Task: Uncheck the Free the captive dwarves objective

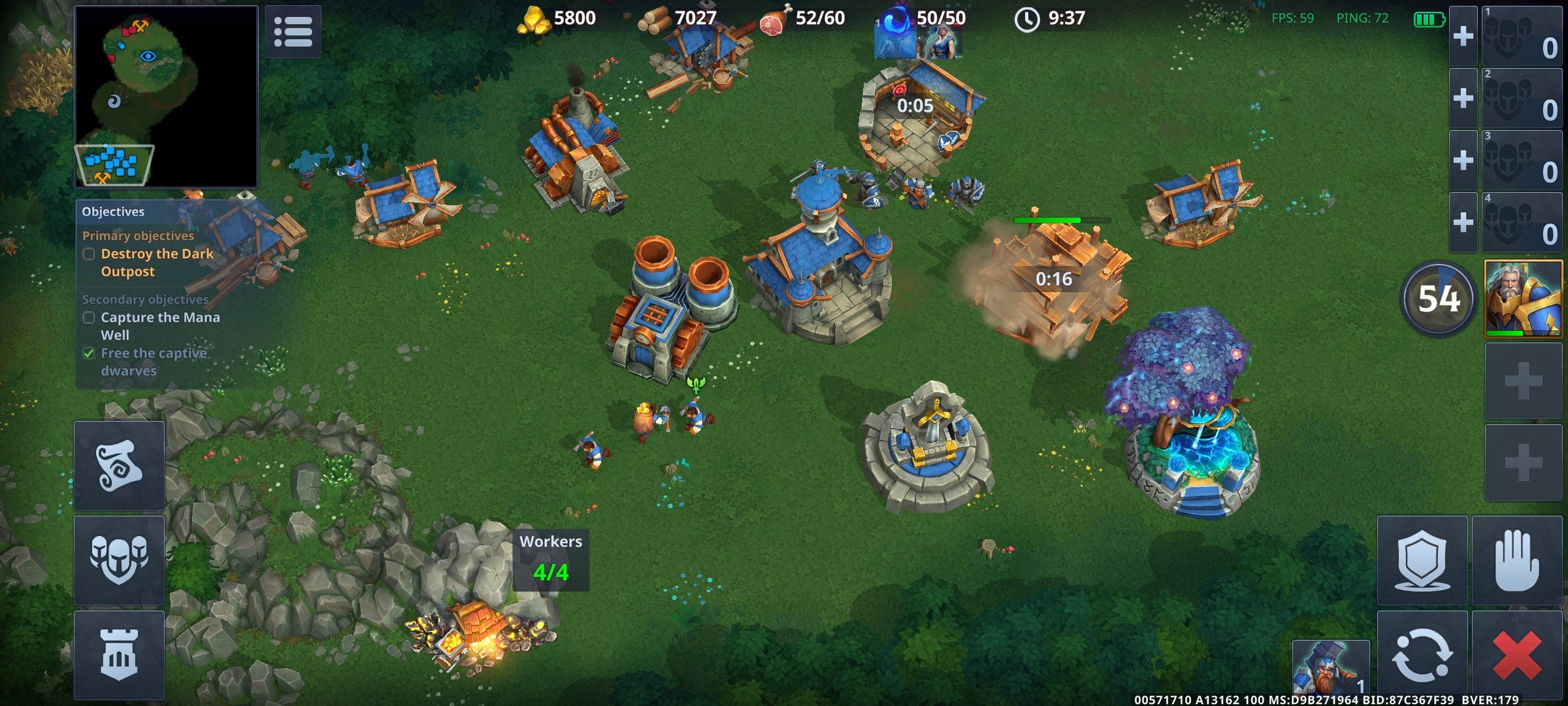Action: pos(89,353)
